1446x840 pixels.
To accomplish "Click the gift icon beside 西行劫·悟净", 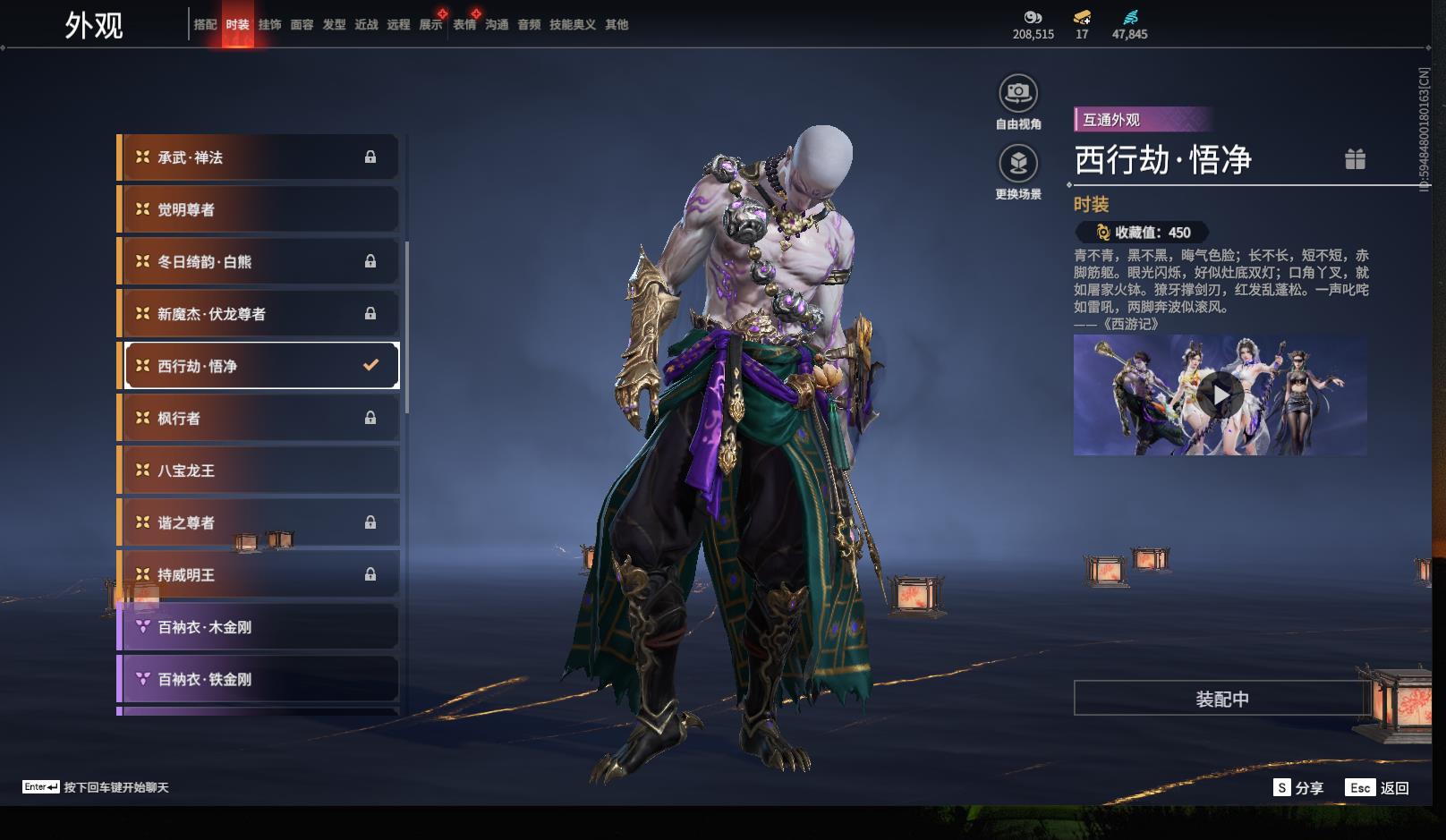I will click(x=1355, y=159).
